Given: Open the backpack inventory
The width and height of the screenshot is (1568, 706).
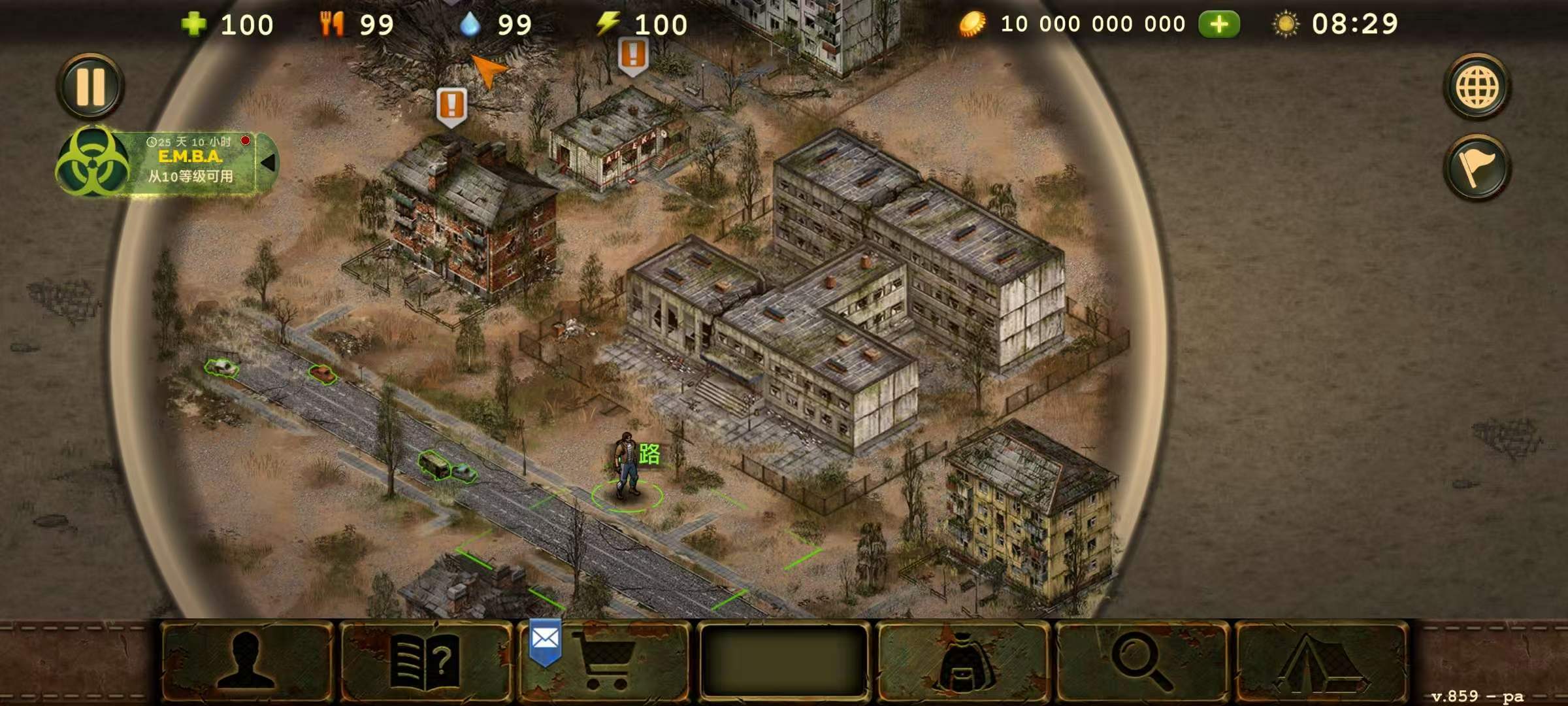Looking at the screenshot, I should pos(962,662).
